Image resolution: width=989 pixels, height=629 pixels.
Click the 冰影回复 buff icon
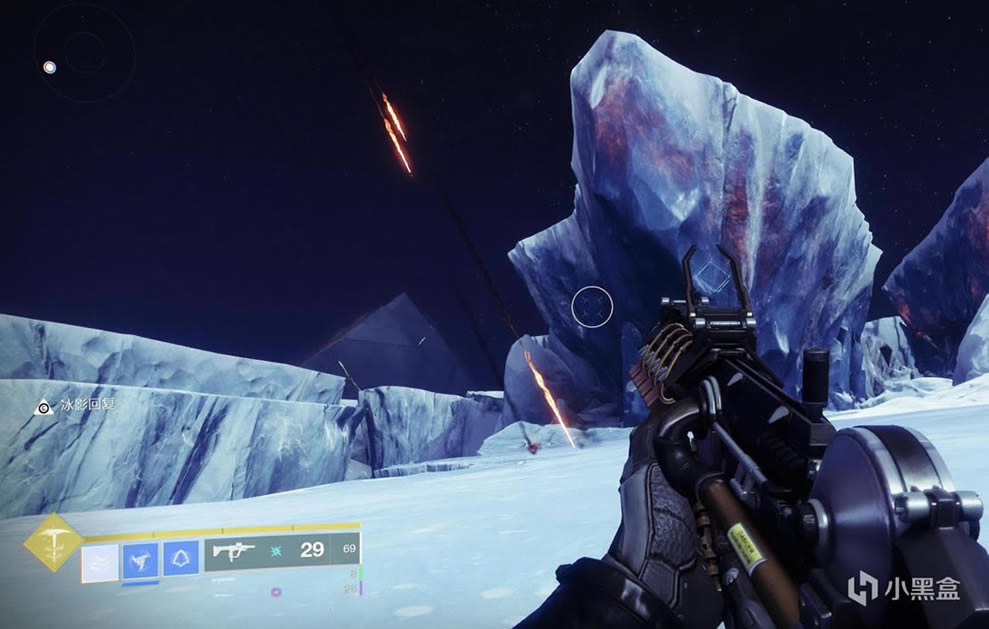[43, 407]
